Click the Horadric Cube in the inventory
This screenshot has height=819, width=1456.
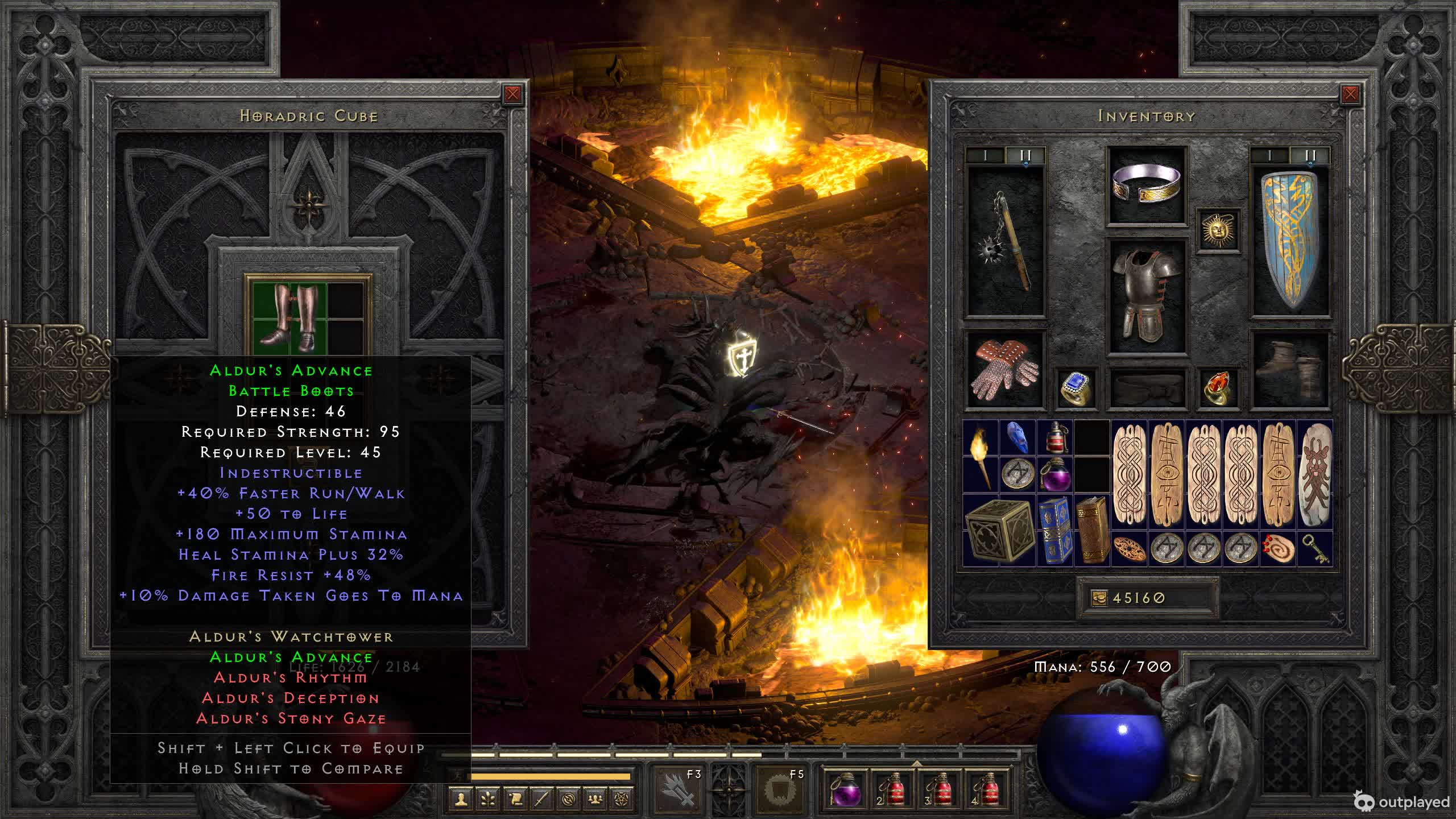click(999, 530)
